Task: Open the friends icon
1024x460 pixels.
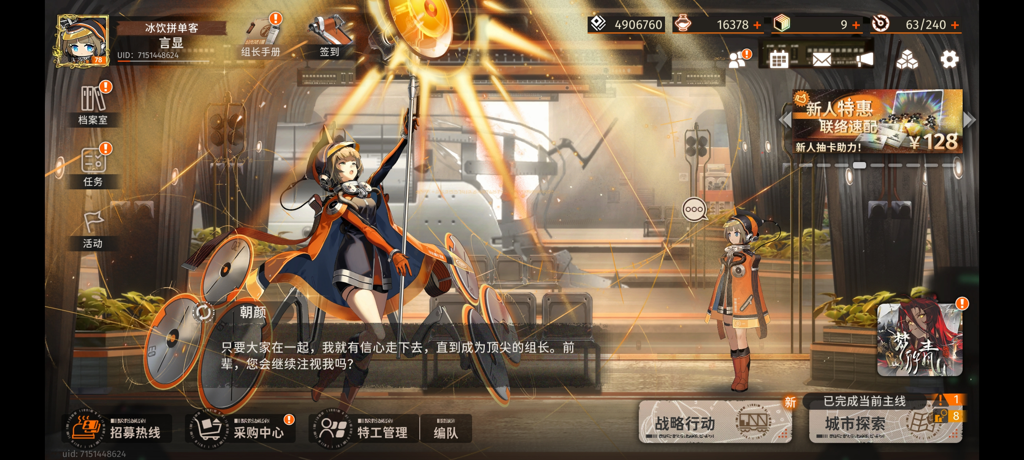Action: tap(739, 59)
